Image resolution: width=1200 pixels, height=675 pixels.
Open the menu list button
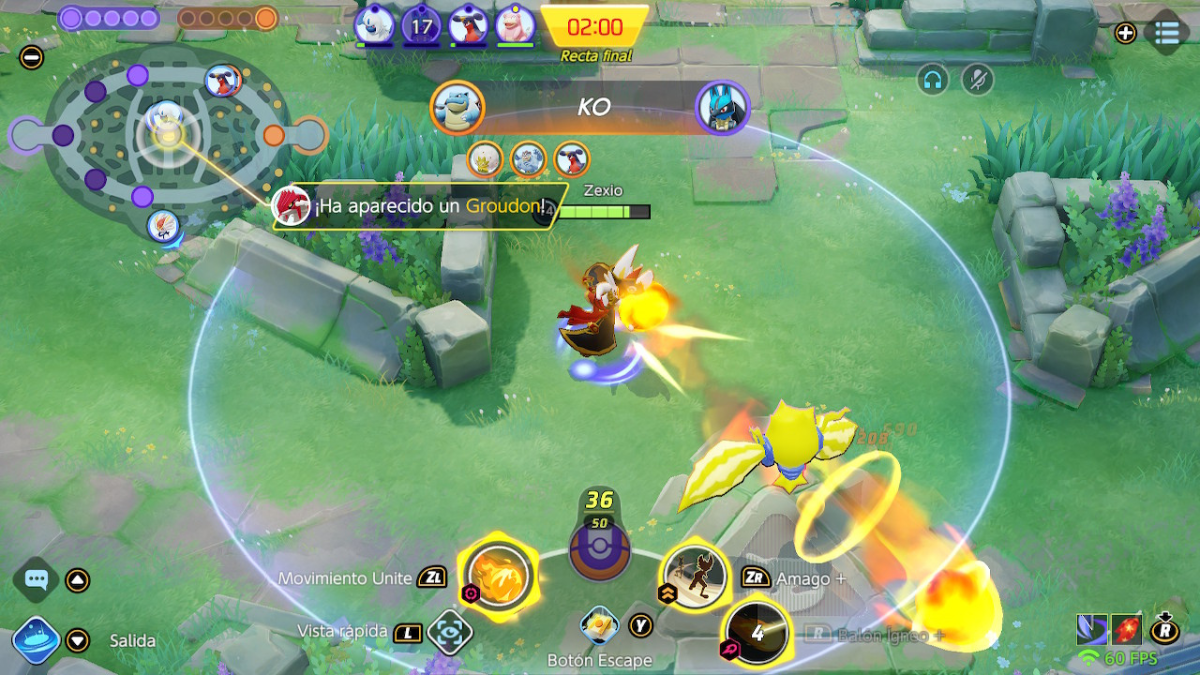point(1166,32)
